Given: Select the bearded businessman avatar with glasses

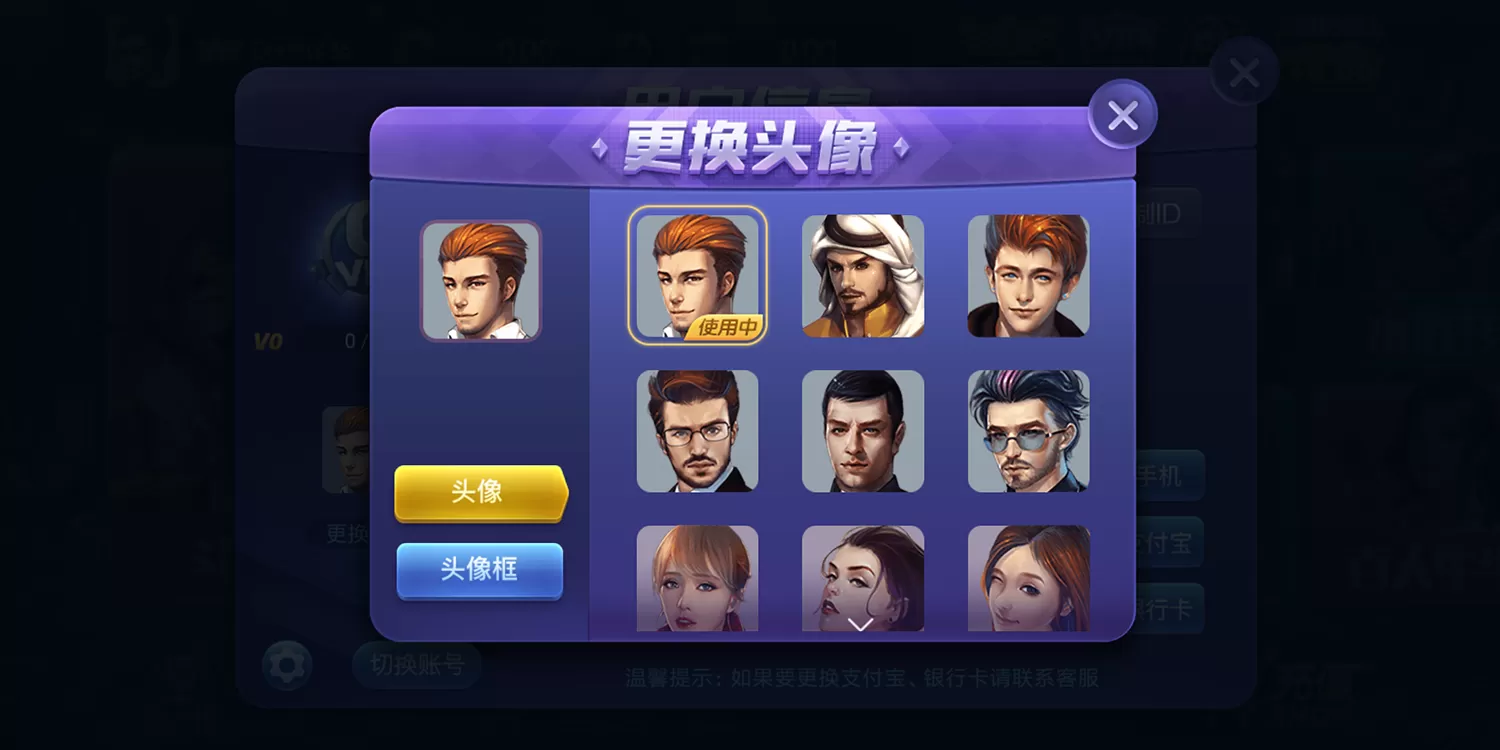Looking at the screenshot, I should [x=697, y=430].
